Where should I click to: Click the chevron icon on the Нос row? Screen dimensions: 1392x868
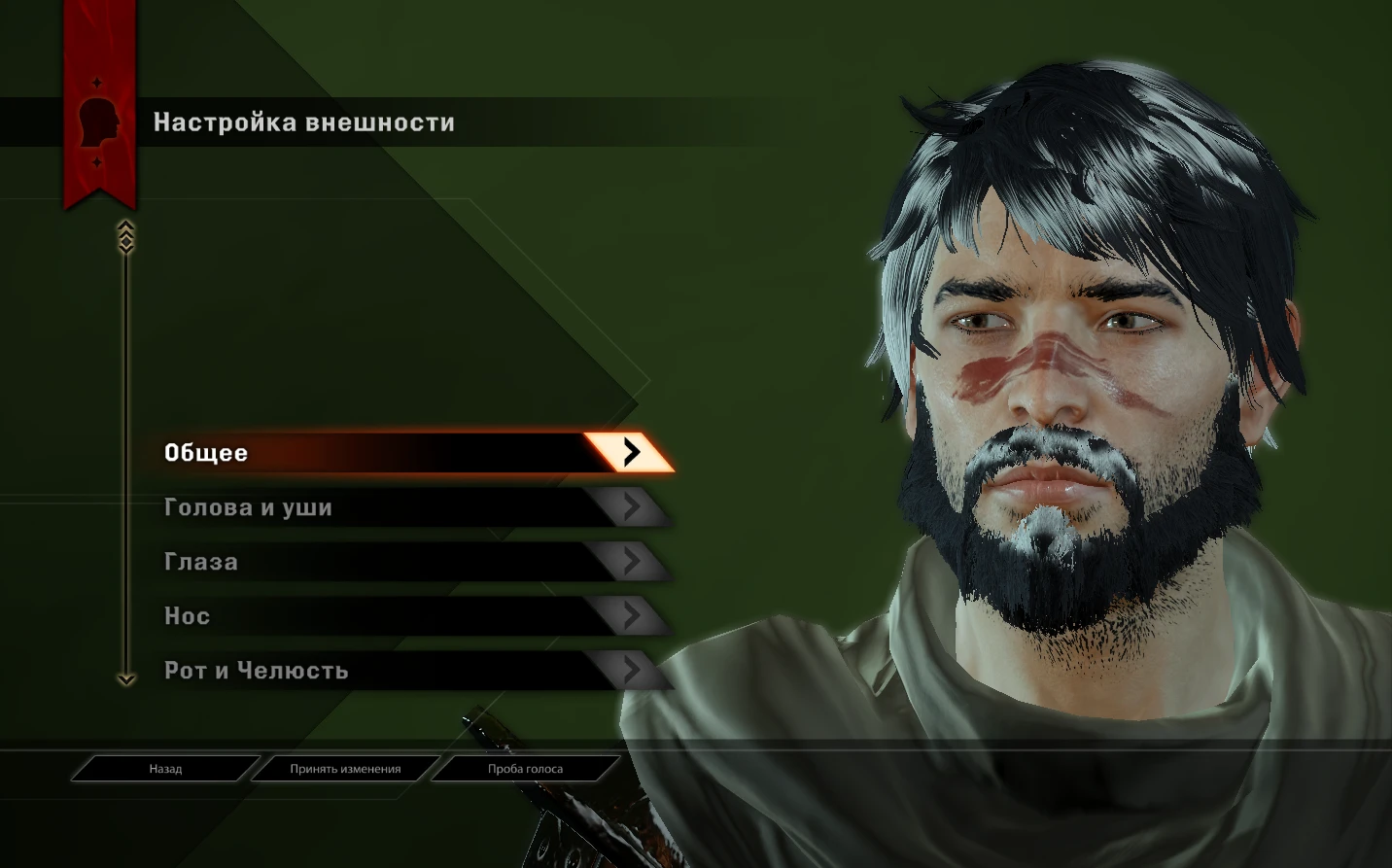(633, 615)
